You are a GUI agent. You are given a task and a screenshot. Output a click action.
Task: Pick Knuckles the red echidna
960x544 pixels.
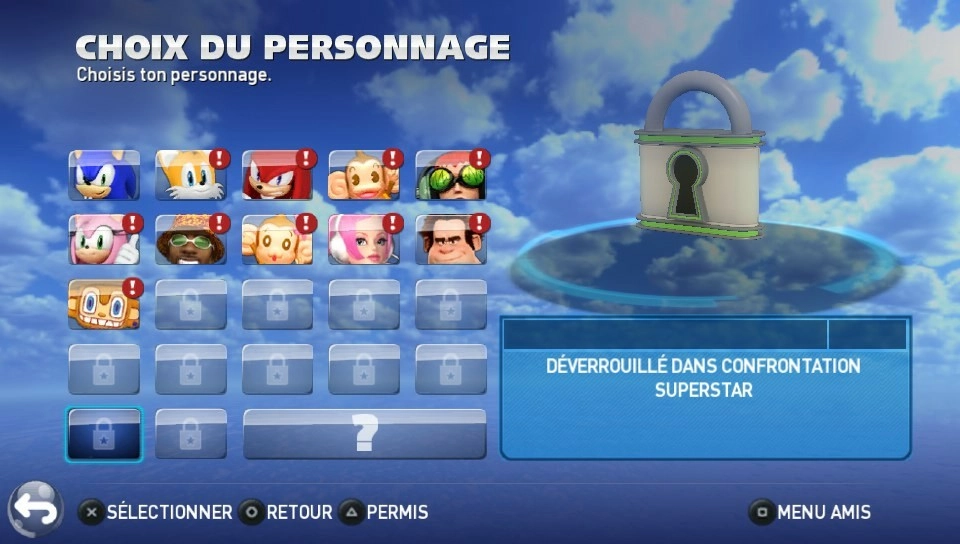click(x=278, y=175)
